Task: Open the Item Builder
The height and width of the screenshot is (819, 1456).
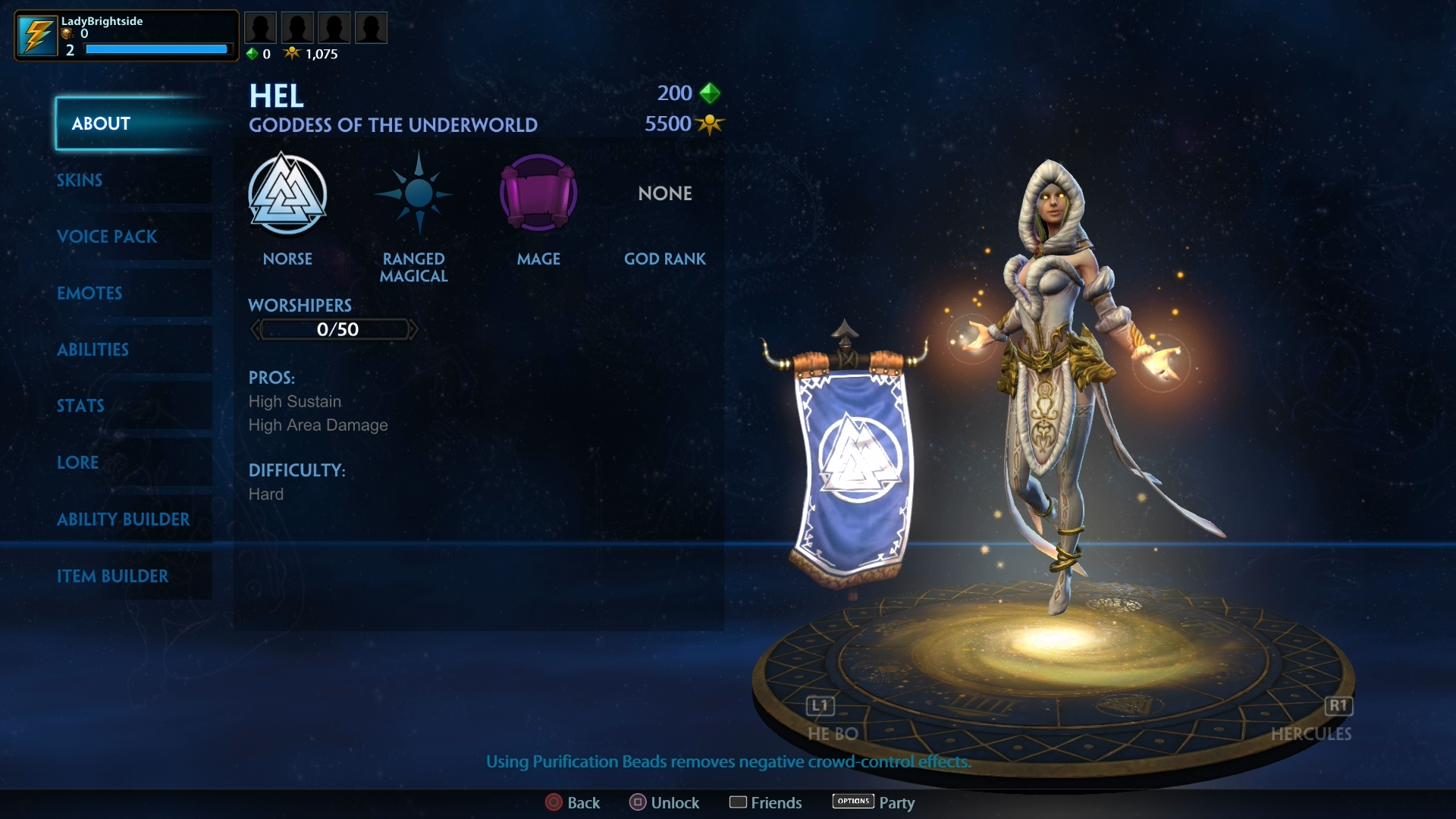Action: [x=114, y=576]
